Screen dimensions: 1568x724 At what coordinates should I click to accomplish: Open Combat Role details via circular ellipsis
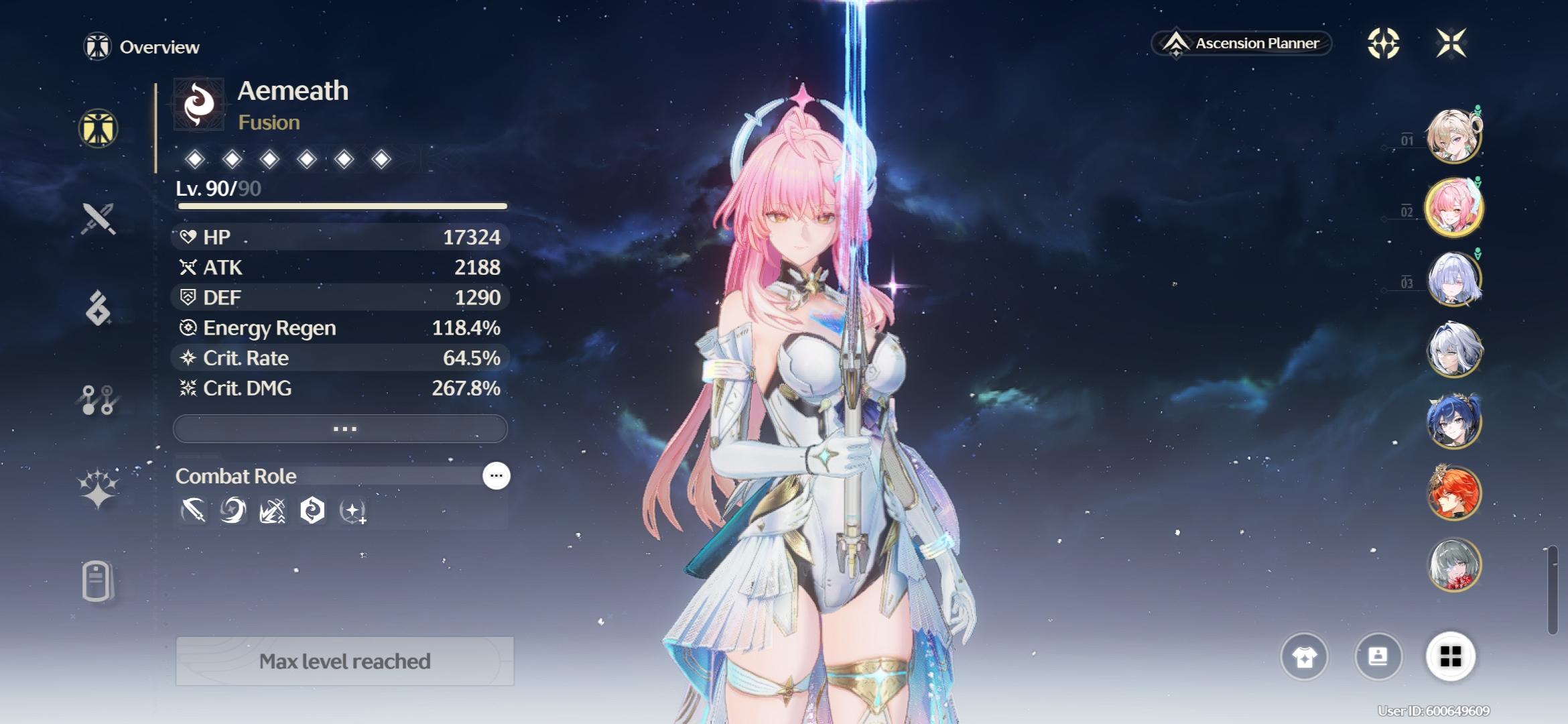point(496,476)
